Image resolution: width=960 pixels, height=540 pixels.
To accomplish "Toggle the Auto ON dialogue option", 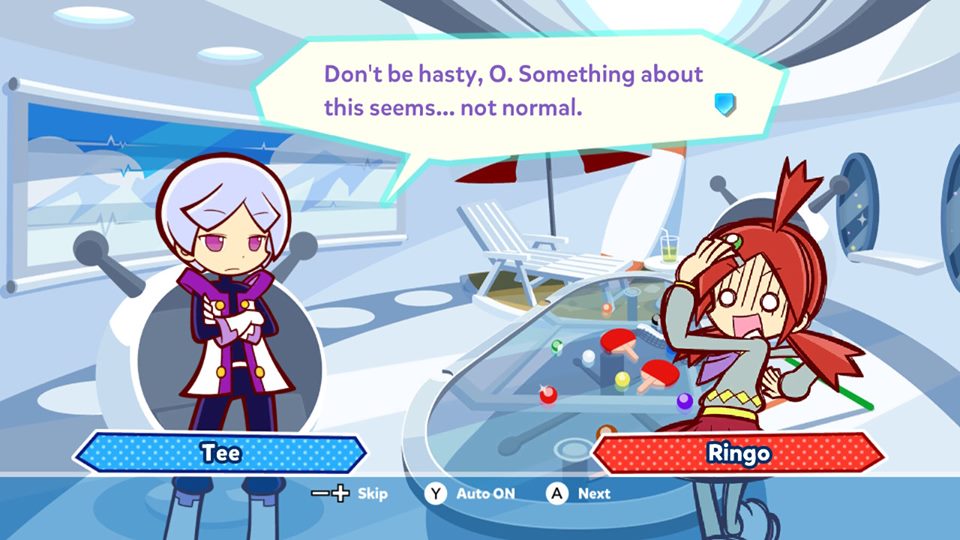I will click(471, 493).
